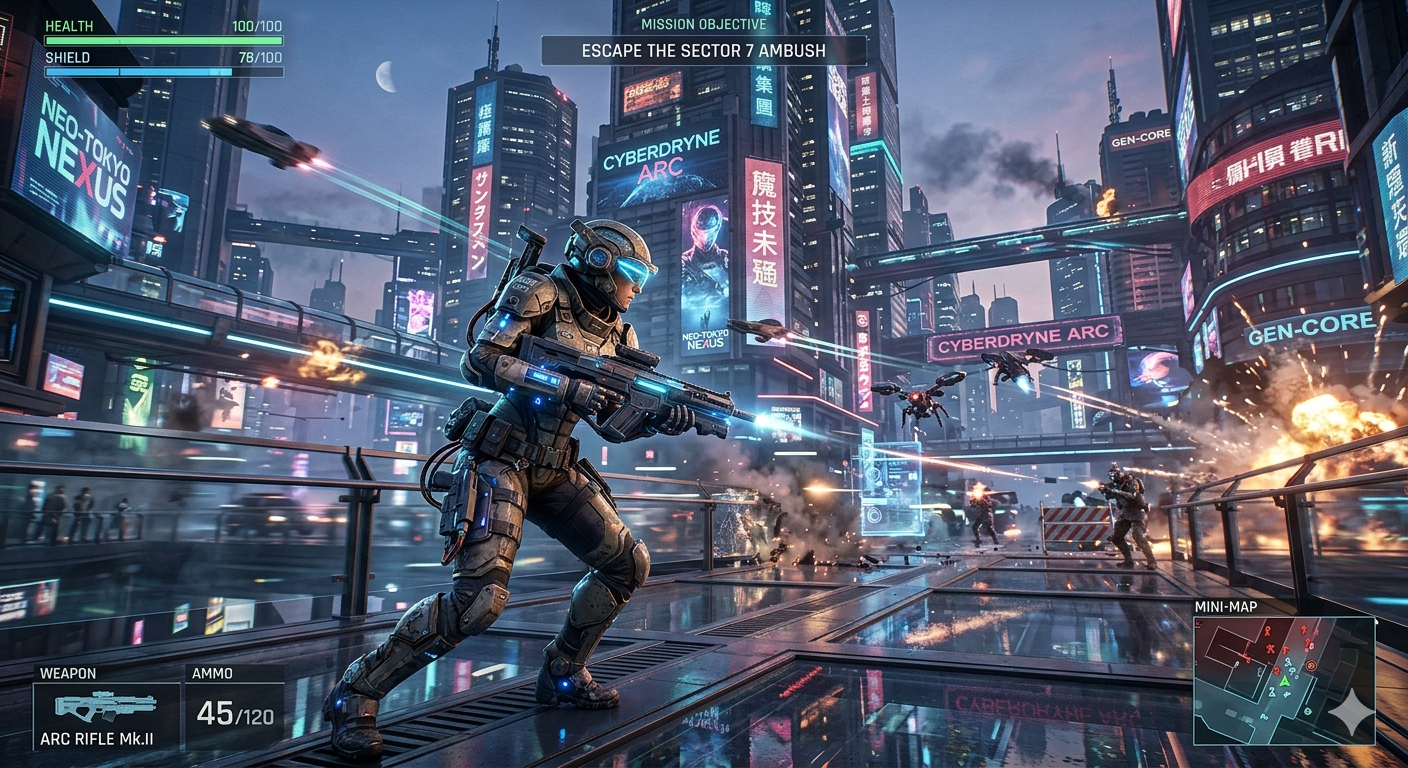Click the green player arrow on mini-map
The height and width of the screenshot is (768, 1408).
[x=1283, y=682]
